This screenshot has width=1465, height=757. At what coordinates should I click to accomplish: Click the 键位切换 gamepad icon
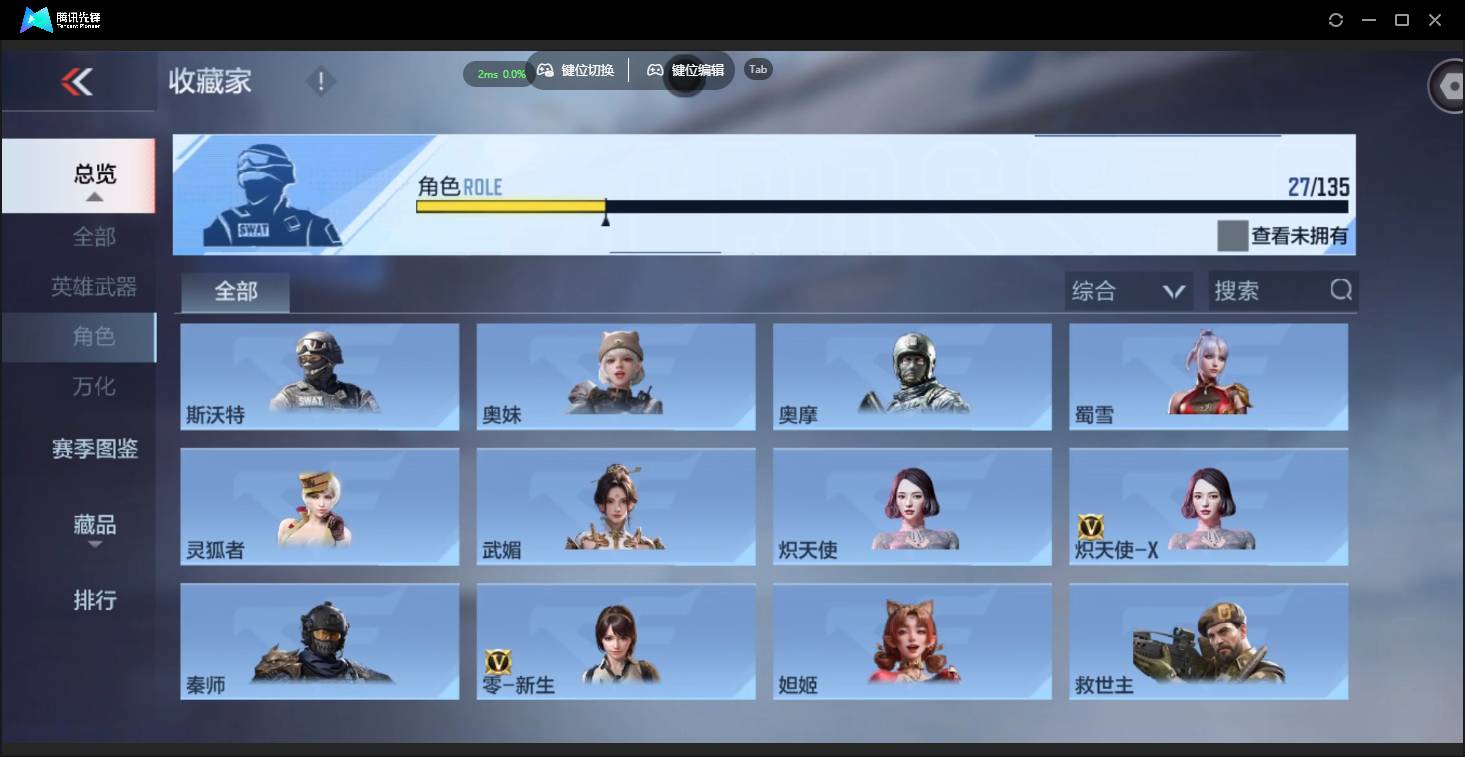click(x=545, y=70)
